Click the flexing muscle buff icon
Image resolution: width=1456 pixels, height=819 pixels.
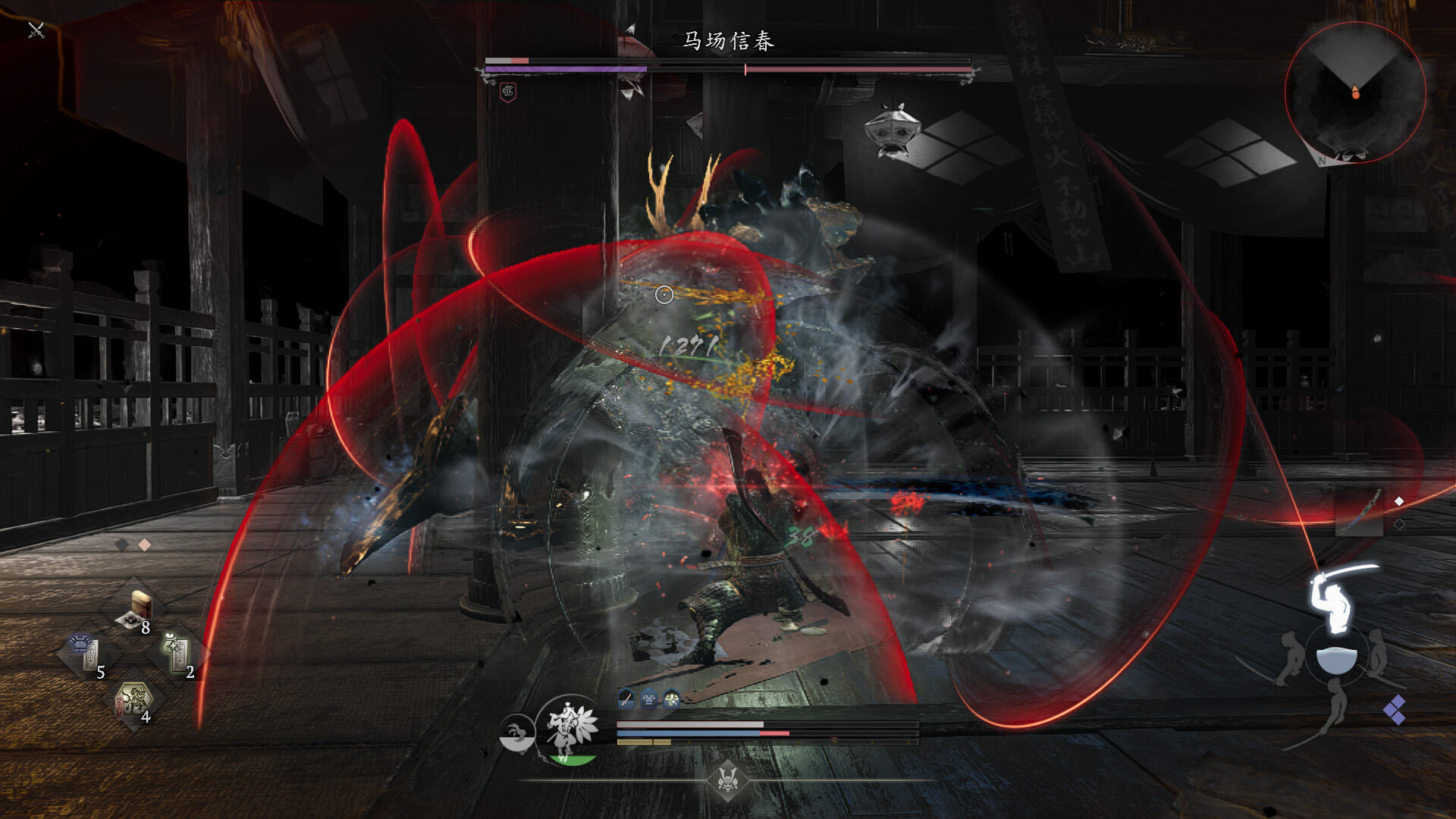(672, 698)
